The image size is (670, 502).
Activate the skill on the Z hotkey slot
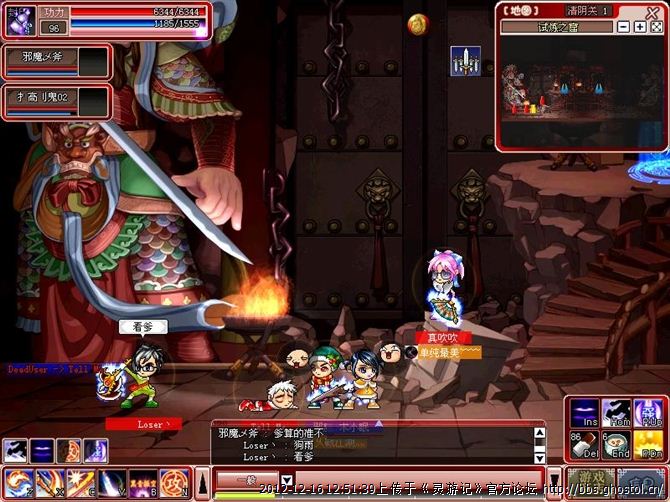pos(17,483)
